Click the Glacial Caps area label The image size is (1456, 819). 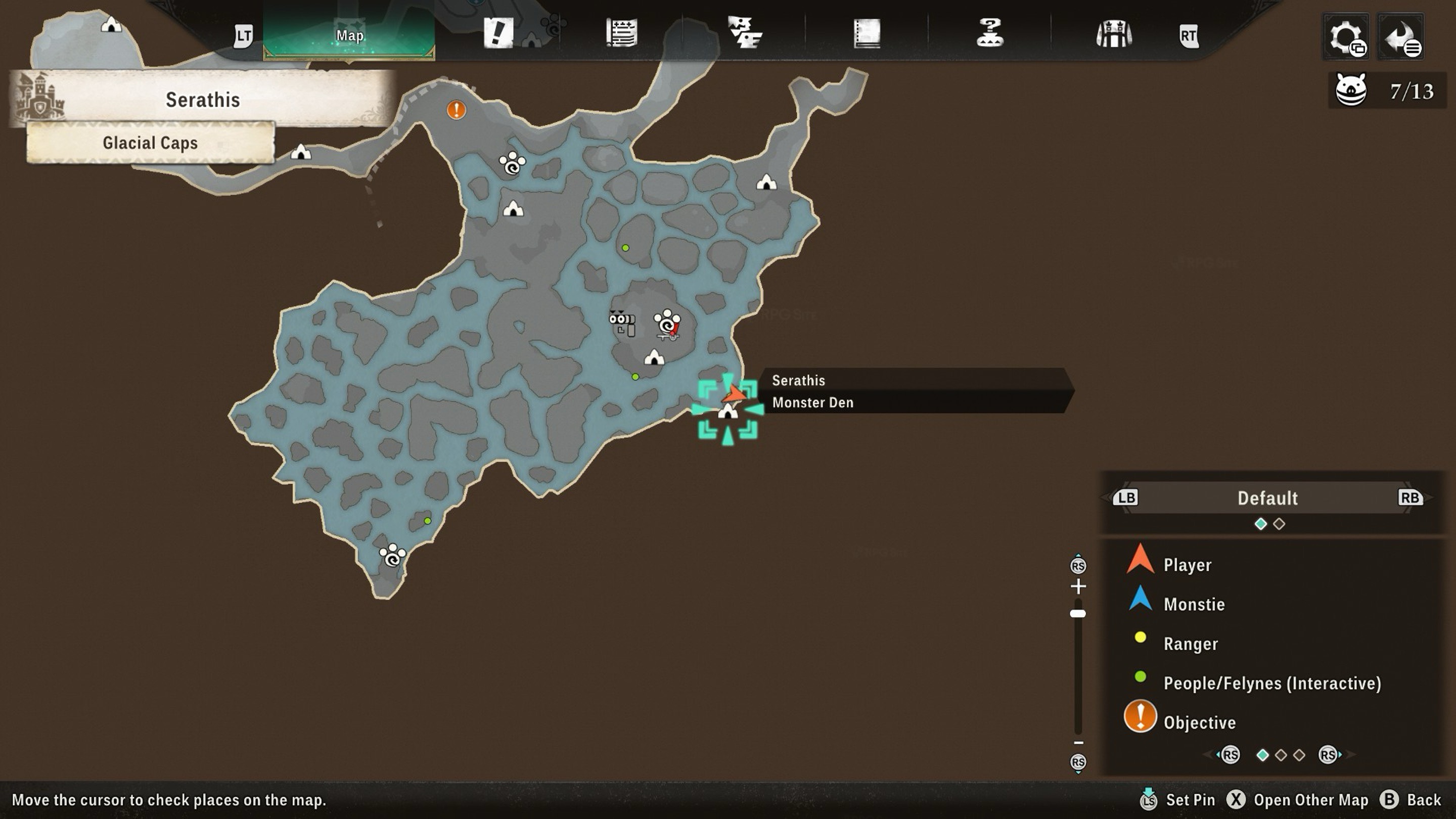tap(150, 143)
